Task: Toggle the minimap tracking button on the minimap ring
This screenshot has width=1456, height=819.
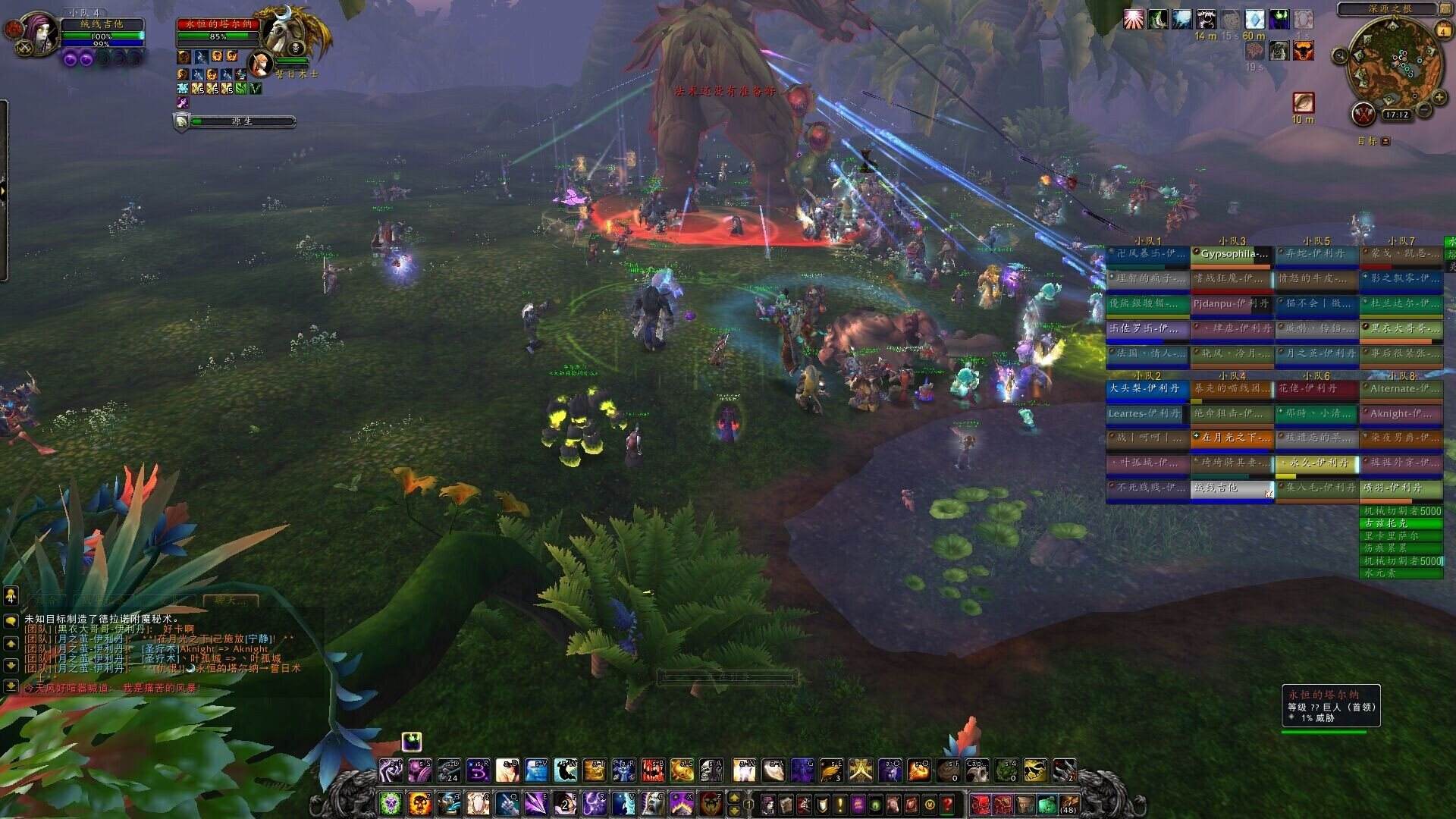Action: (x=1339, y=55)
